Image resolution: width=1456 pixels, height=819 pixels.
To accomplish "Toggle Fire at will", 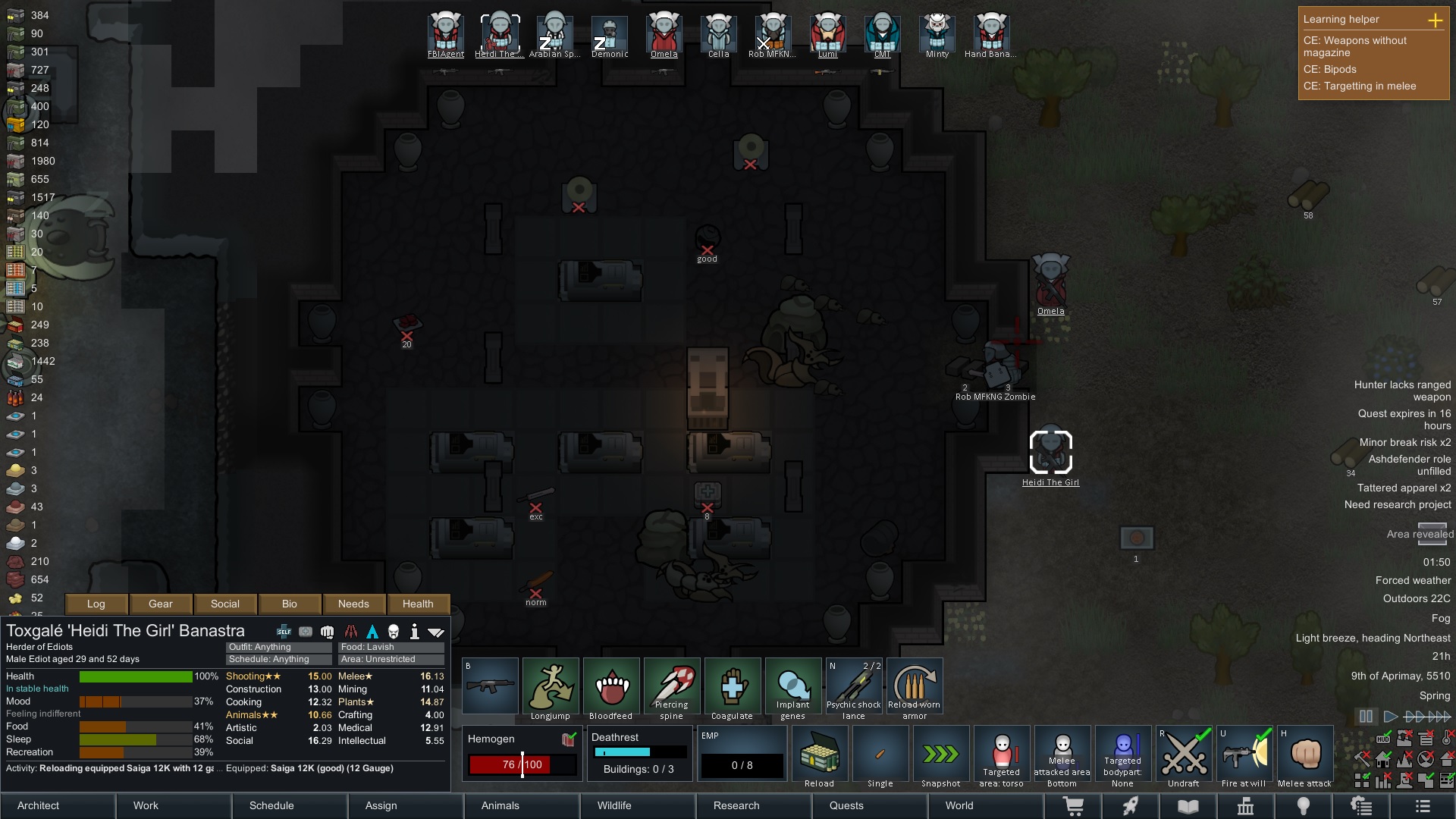I will (x=1244, y=755).
